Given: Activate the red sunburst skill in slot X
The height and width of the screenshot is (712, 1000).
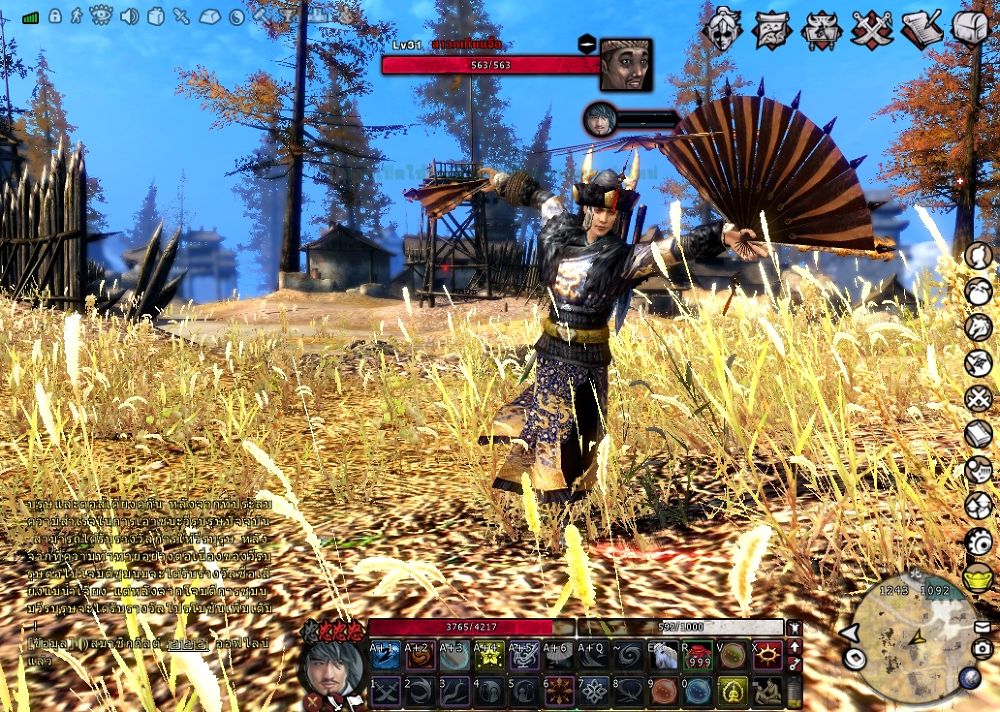Looking at the screenshot, I should pos(768,656).
